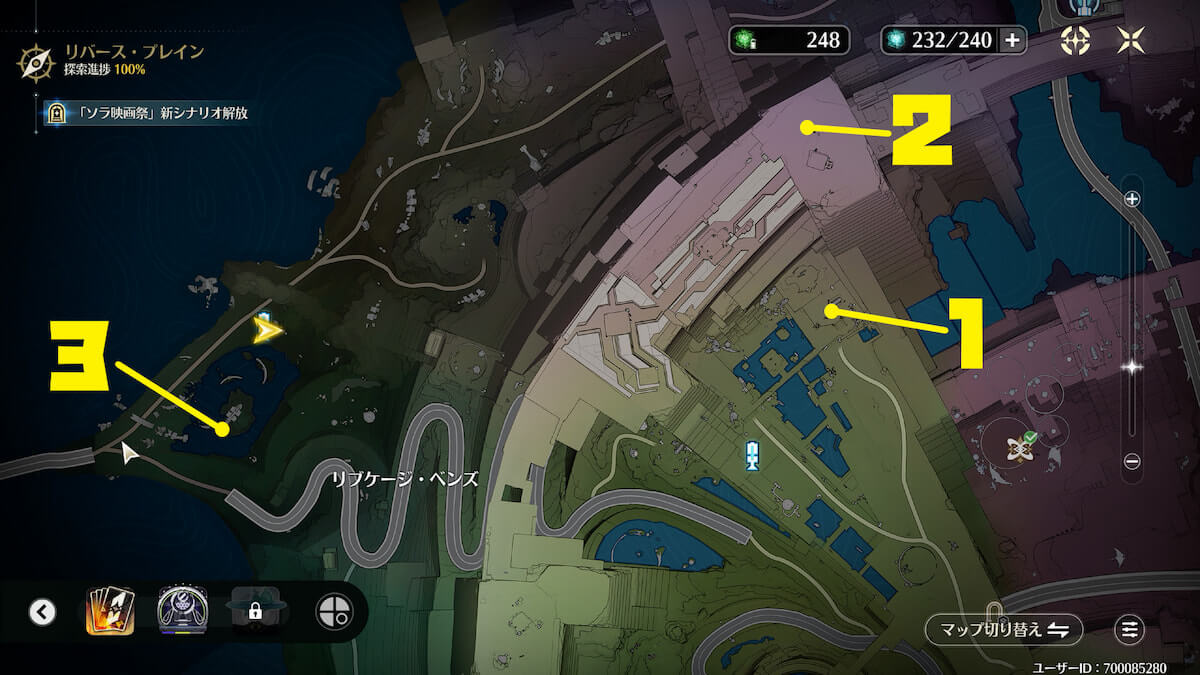
Task: Open the リバース・ブレイン exploration progress compass
Action: [x=36, y=61]
